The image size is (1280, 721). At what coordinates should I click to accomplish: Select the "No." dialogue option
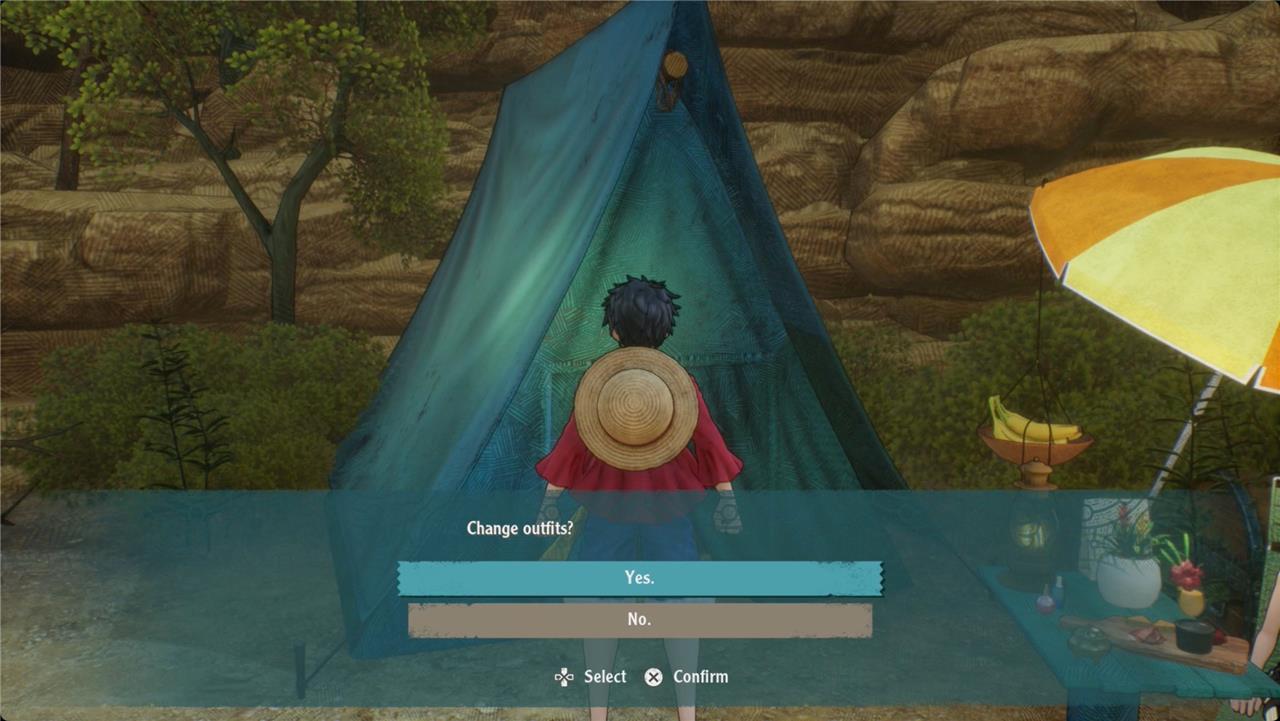(x=640, y=620)
